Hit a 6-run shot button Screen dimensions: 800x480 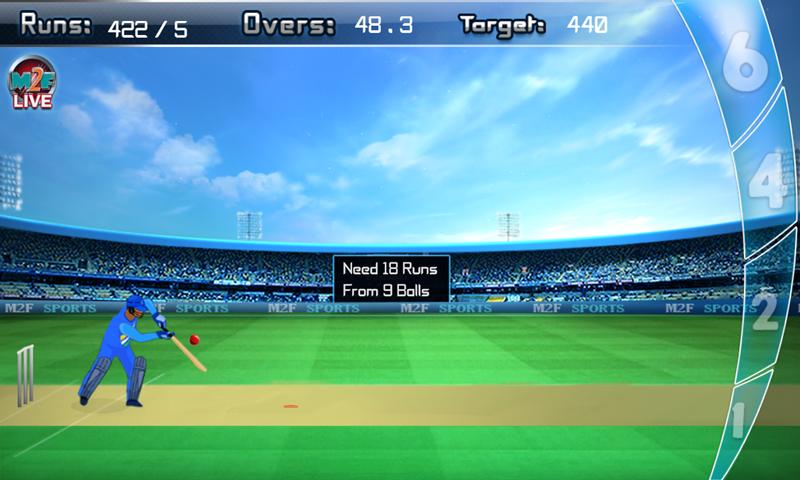748,62
